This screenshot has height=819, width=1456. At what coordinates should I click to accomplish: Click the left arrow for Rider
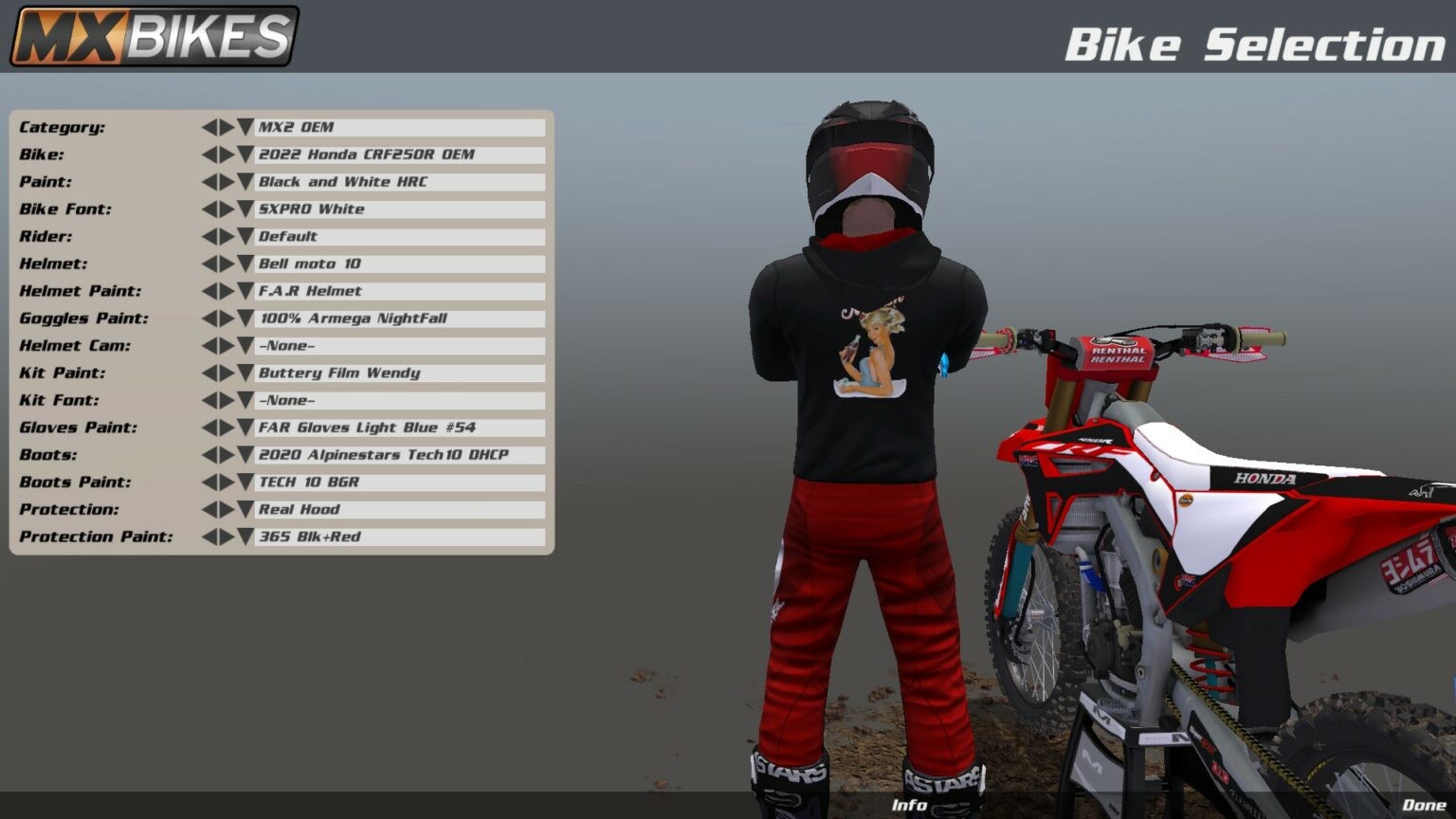click(x=211, y=236)
